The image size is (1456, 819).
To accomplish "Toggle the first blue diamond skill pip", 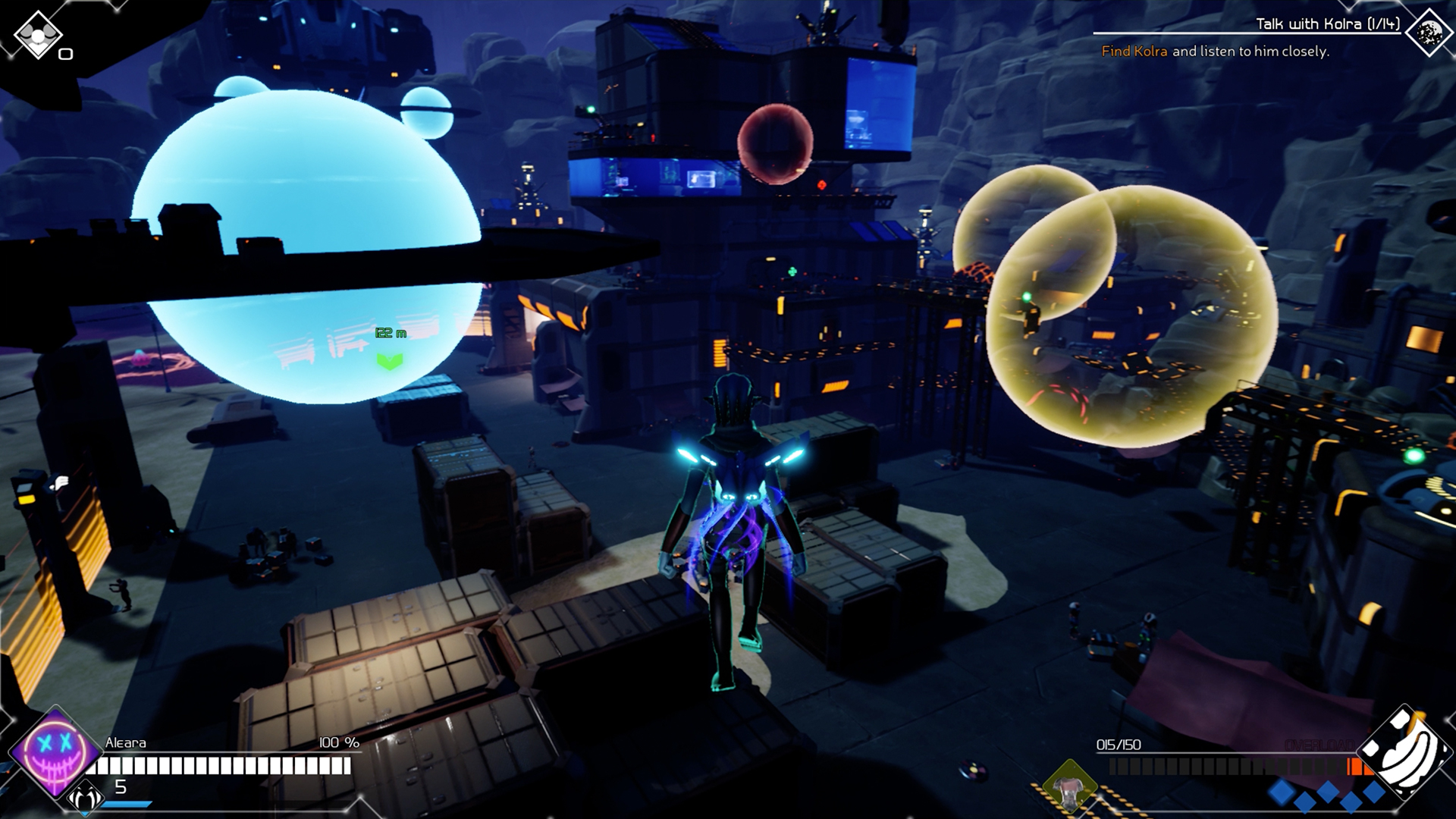I will [x=1282, y=792].
